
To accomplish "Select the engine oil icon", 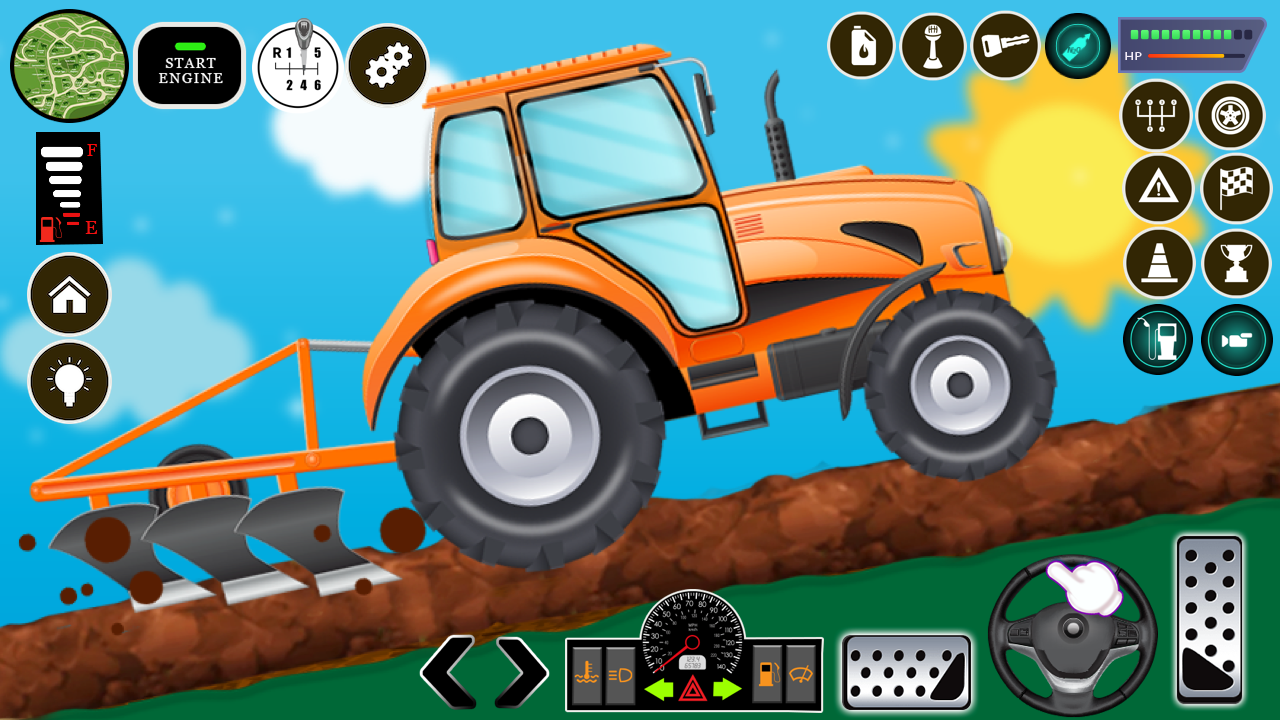I will click(x=861, y=45).
